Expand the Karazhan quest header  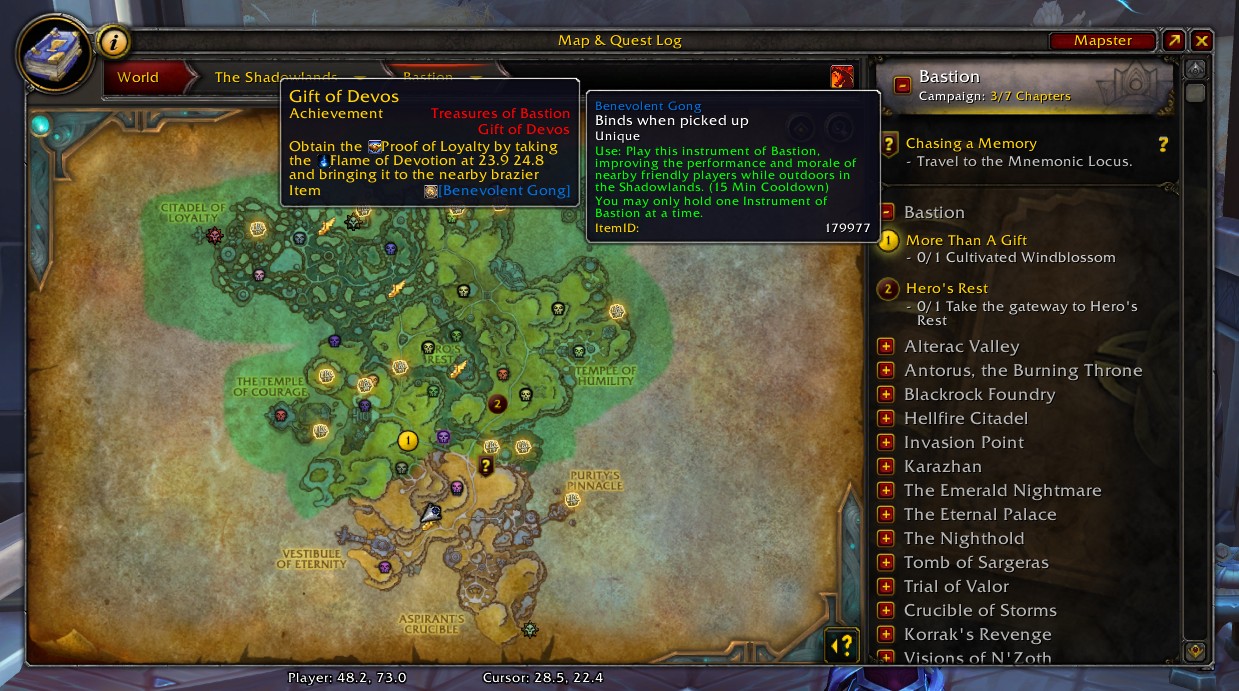885,467
